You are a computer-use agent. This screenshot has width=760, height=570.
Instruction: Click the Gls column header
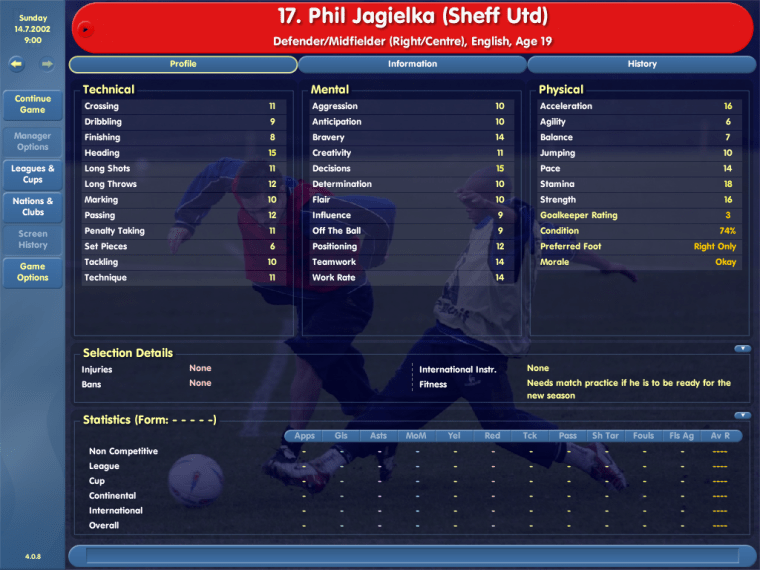coord(341,436)
